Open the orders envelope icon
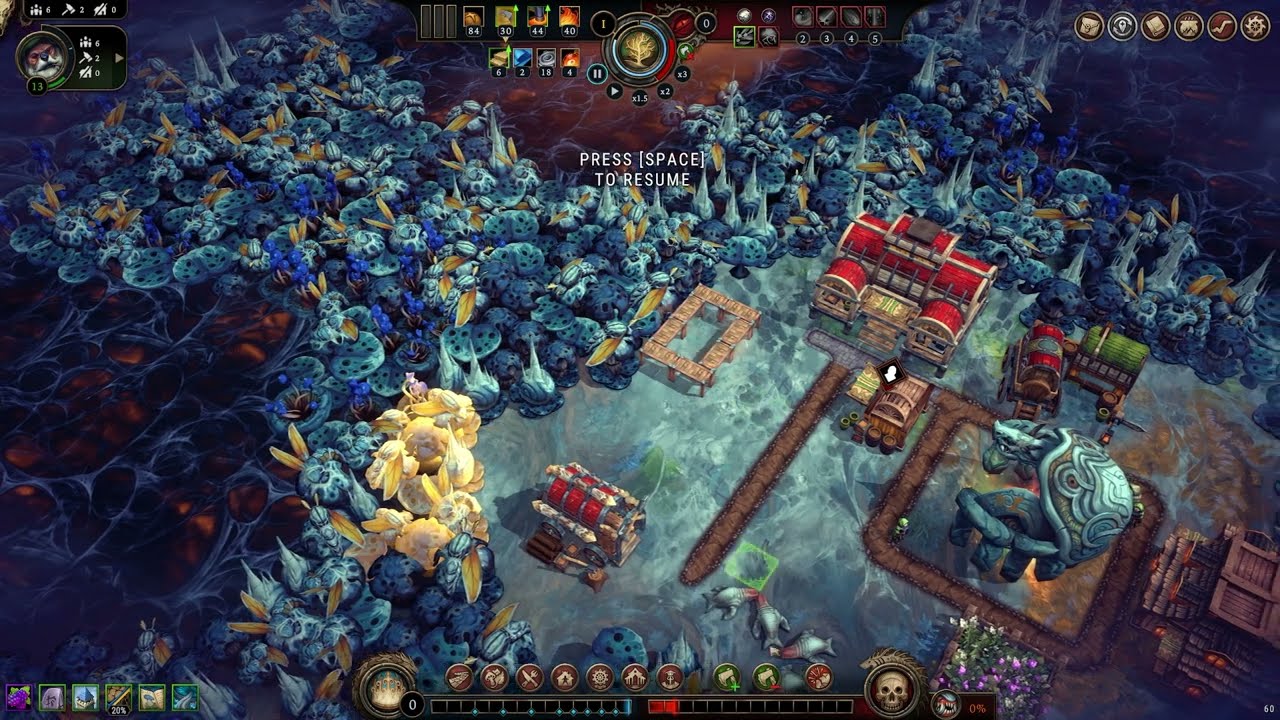The height and width of the screenshot is (720, 1280). coord(1089,27)
